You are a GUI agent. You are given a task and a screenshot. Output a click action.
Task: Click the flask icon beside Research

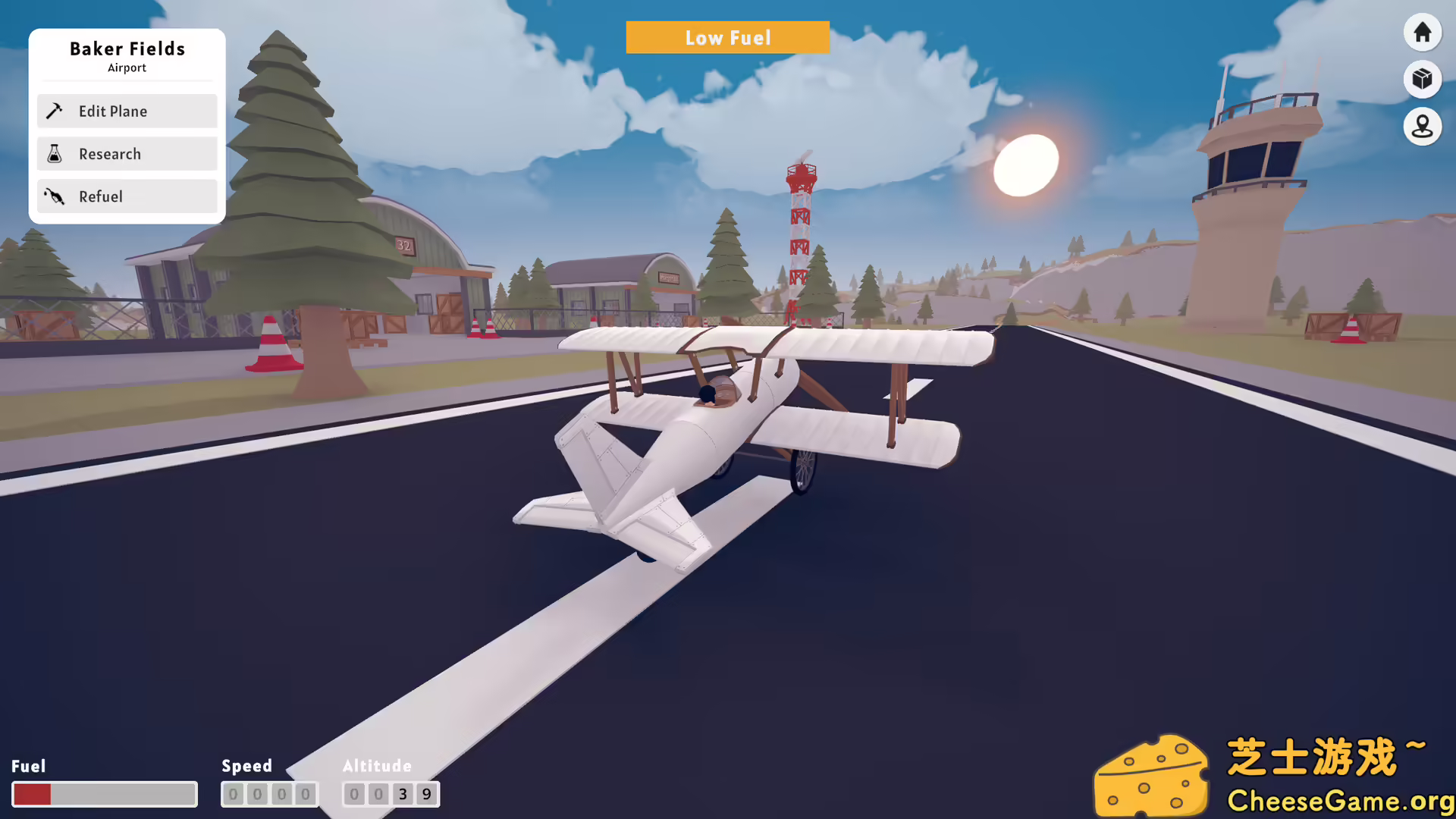click(54, 153)
